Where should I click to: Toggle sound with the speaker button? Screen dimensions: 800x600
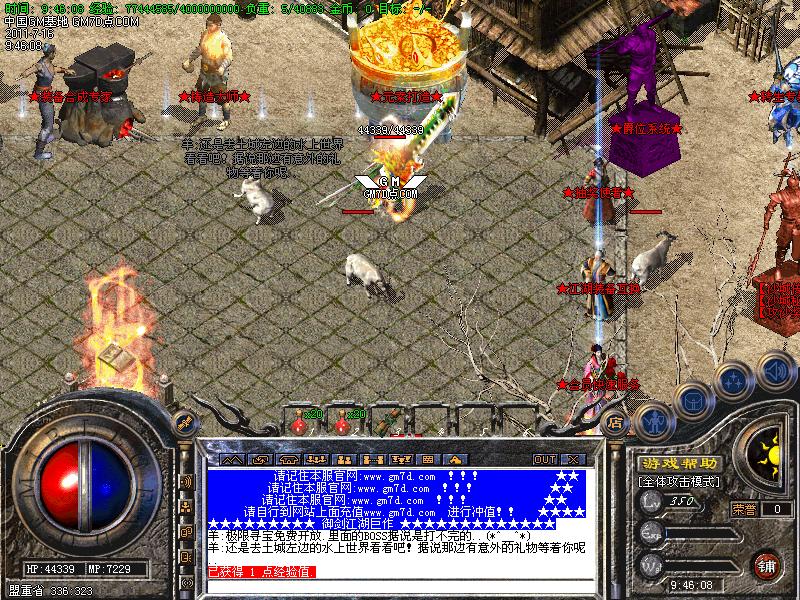[774, 369]
